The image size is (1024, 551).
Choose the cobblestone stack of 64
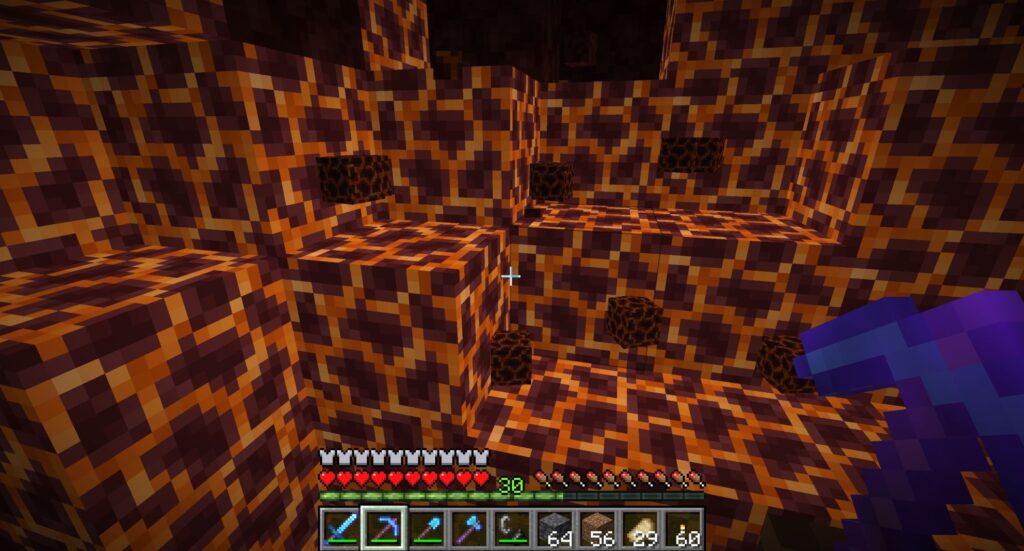(x=555, y=527)
